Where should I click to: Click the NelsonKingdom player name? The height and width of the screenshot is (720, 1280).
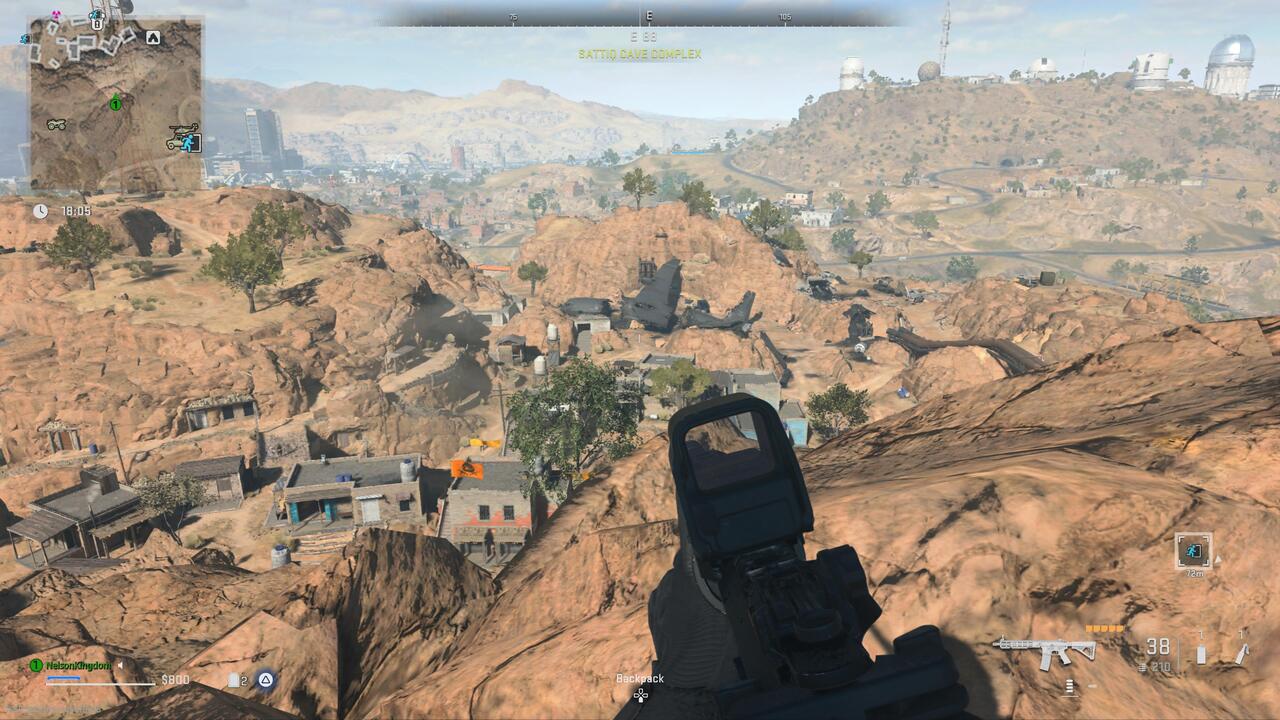tap(77, 665)
